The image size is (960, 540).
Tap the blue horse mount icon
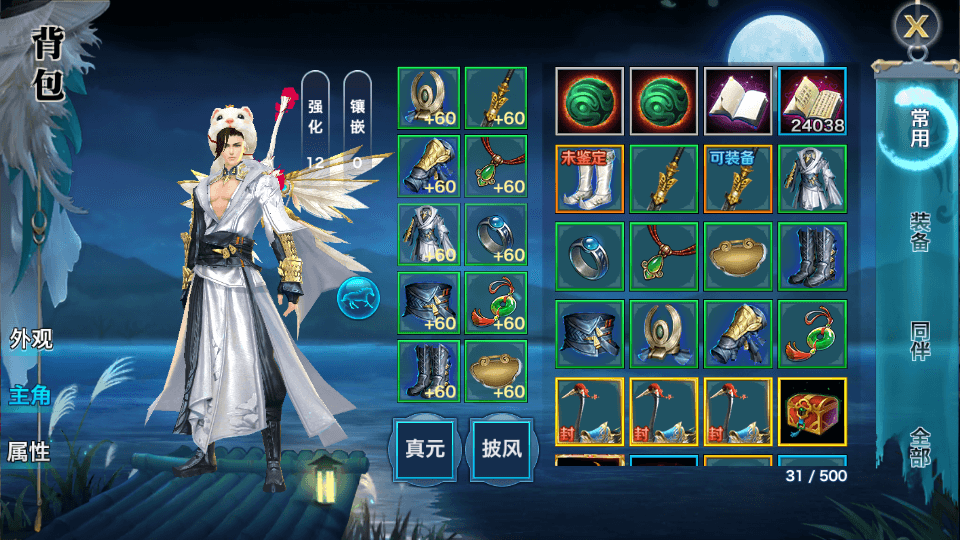355,297
